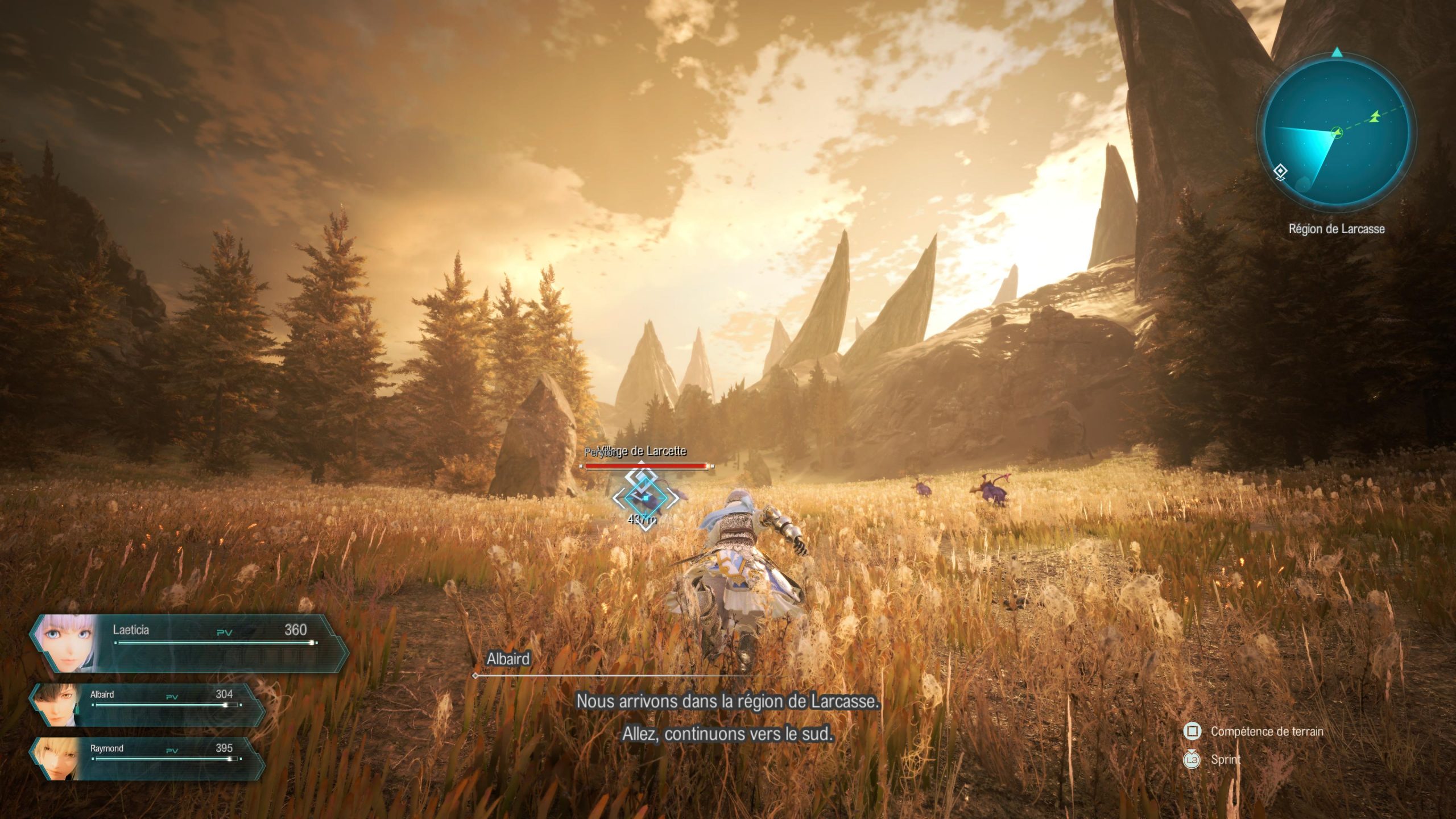
Task: Click the waypoint diamond on the minimap edge
Action: pos(1281,172)
